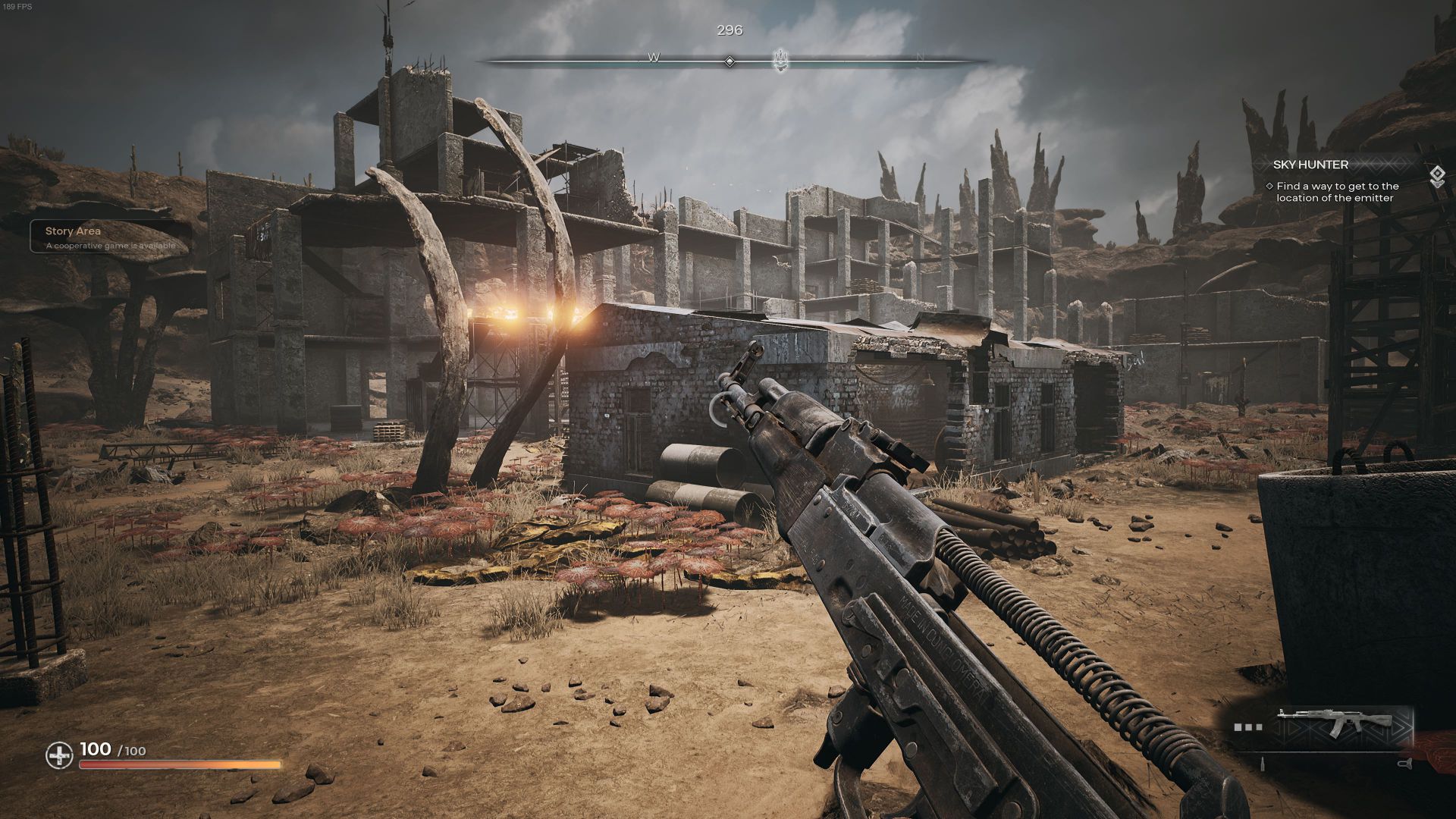Select the rifle weapon slot icon
Viewport: 1456px width, 819px height.
1334,725
